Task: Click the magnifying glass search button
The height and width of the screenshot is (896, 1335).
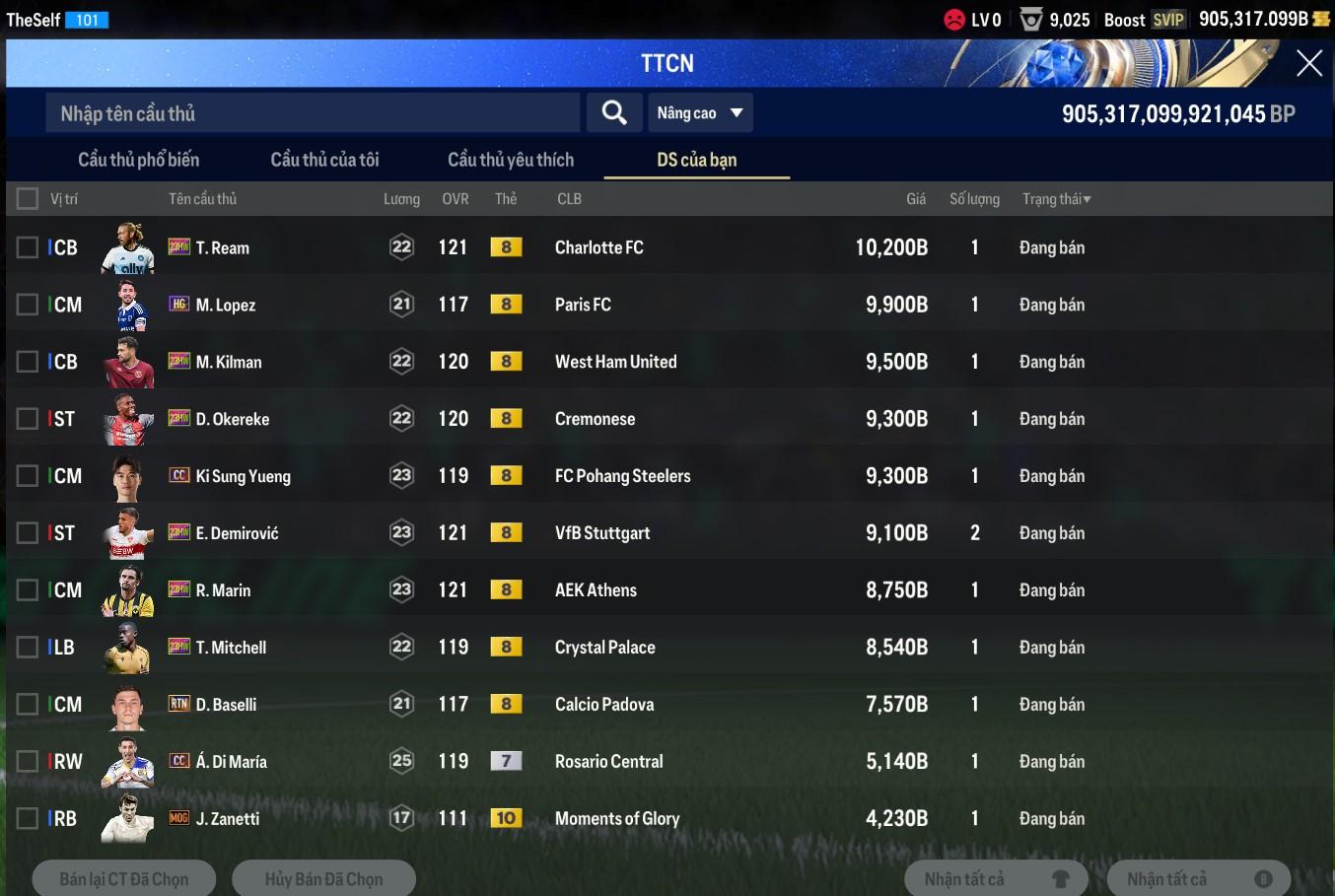Action: coord(613,113)
